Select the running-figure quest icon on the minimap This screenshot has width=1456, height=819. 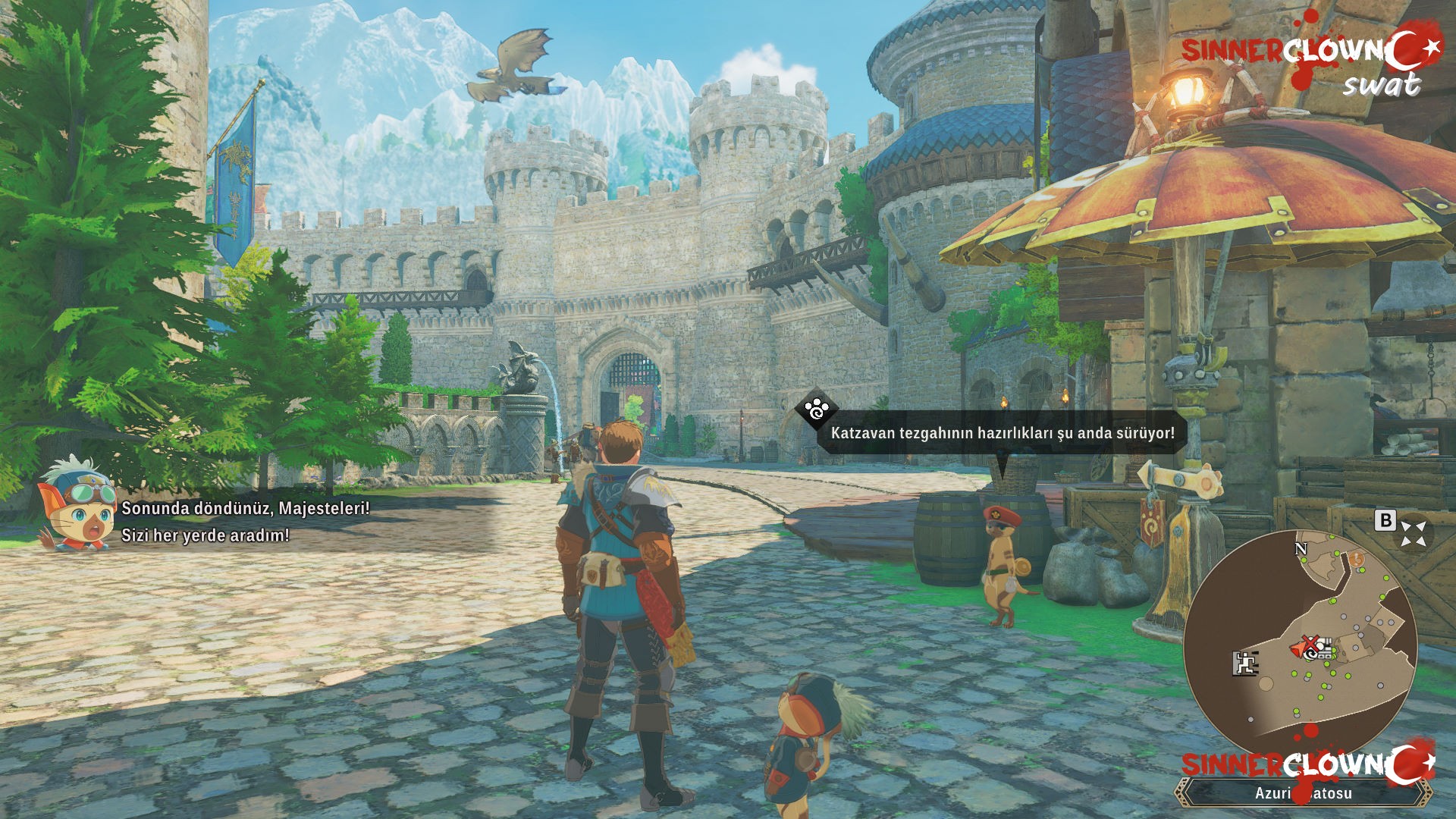pos(1244,663)
